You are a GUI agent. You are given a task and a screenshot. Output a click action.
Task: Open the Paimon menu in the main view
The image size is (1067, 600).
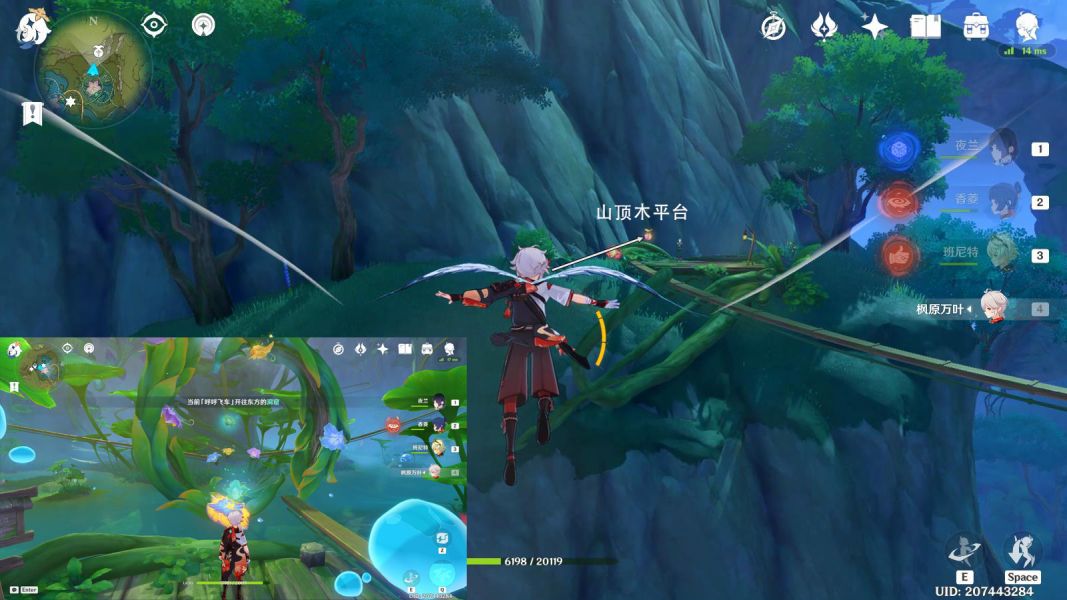point(32,27)
